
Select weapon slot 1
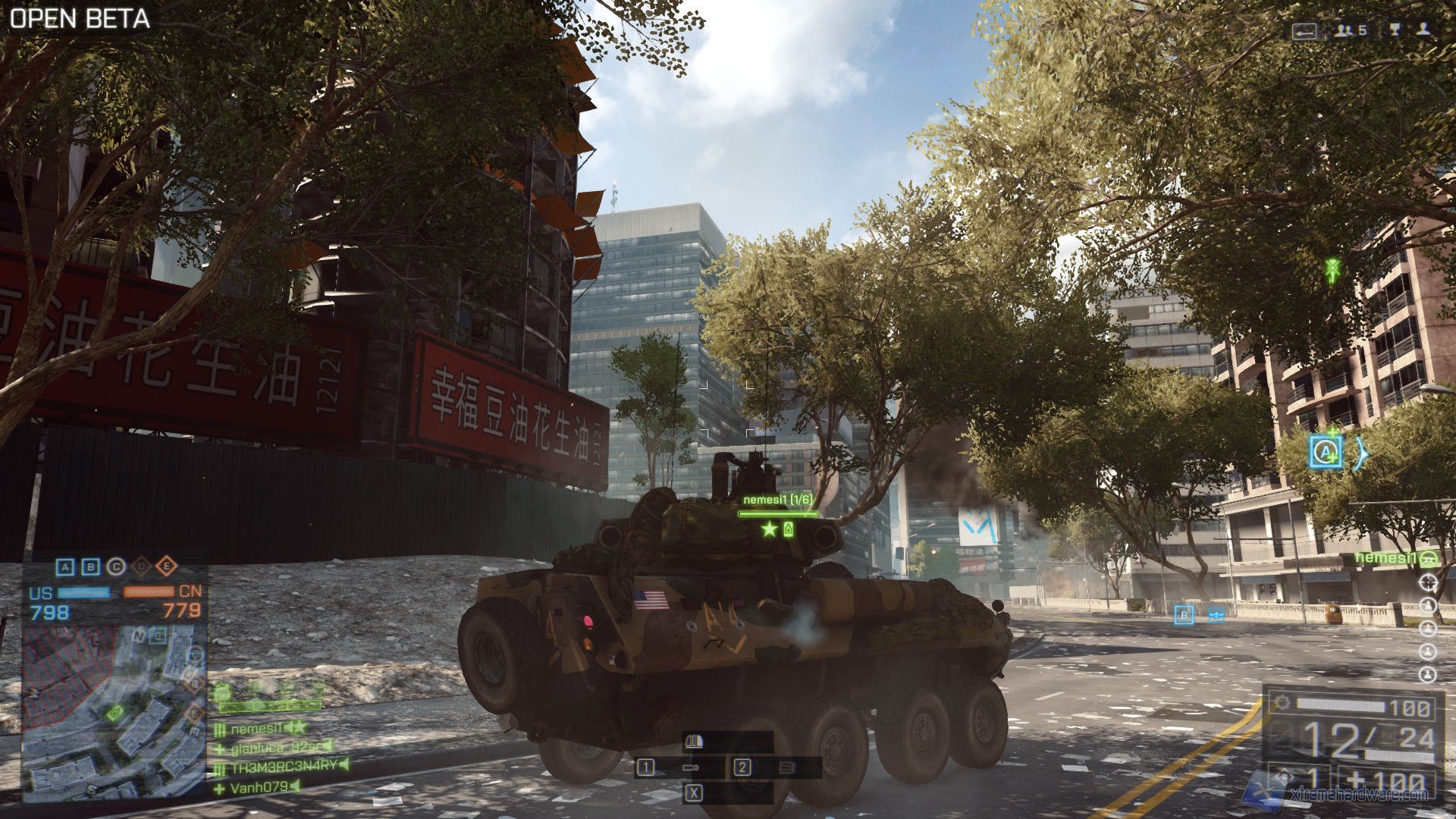click(646, 767)
